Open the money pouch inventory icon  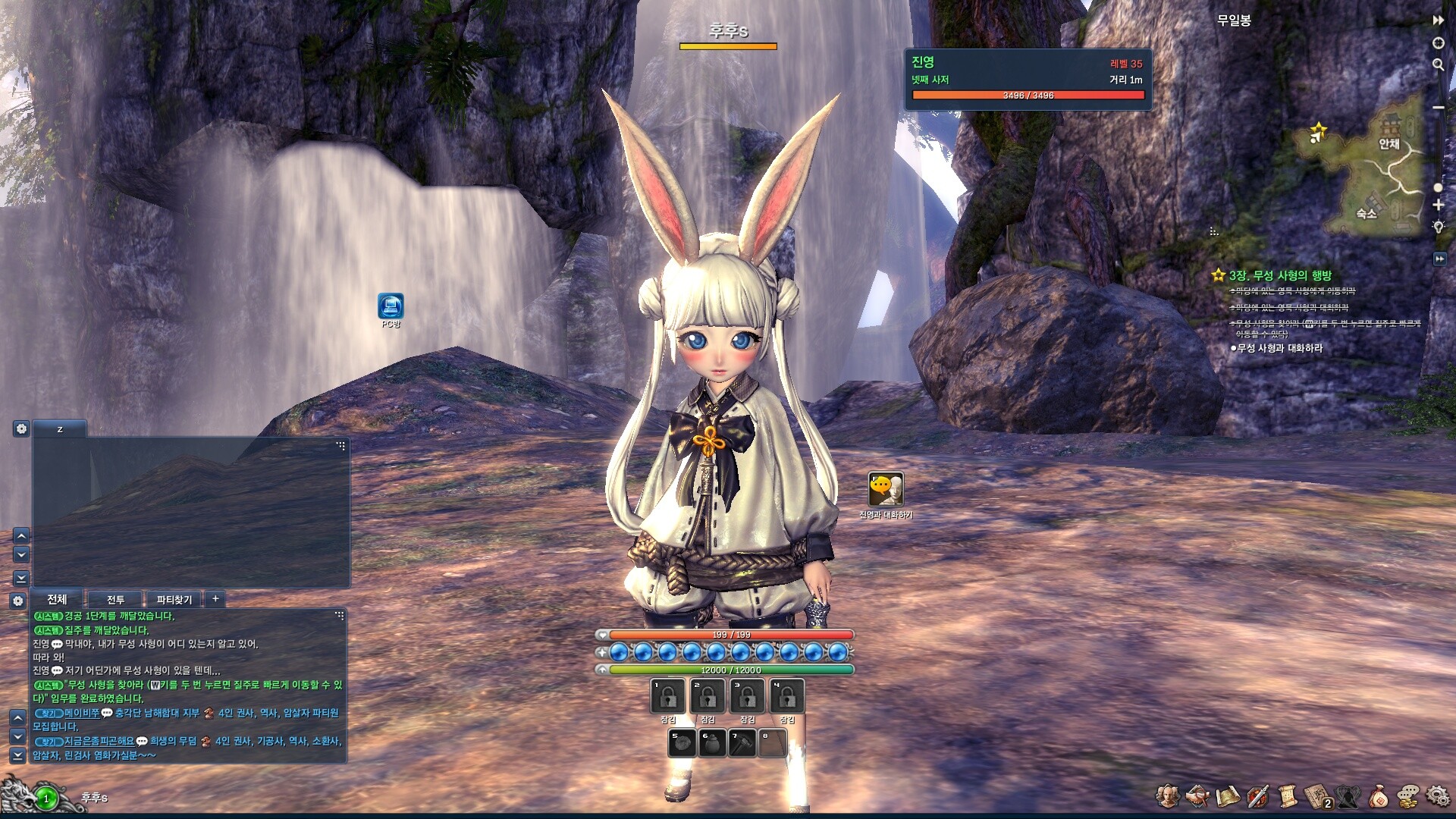1378,796
